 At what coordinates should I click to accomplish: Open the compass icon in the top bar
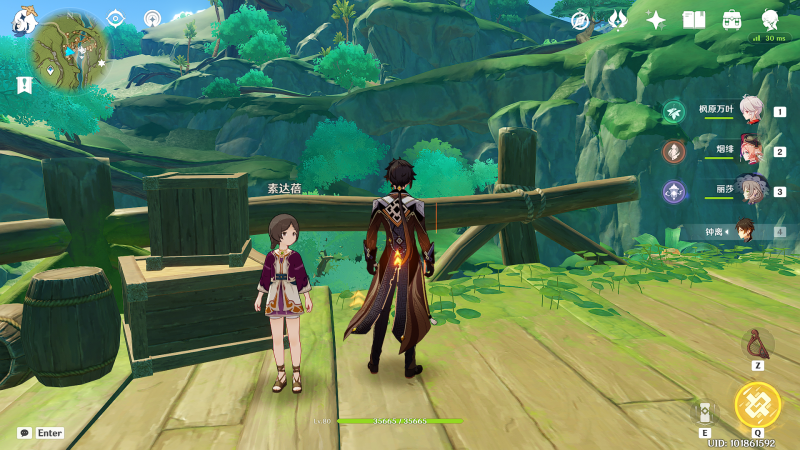(x=580, y=20)
